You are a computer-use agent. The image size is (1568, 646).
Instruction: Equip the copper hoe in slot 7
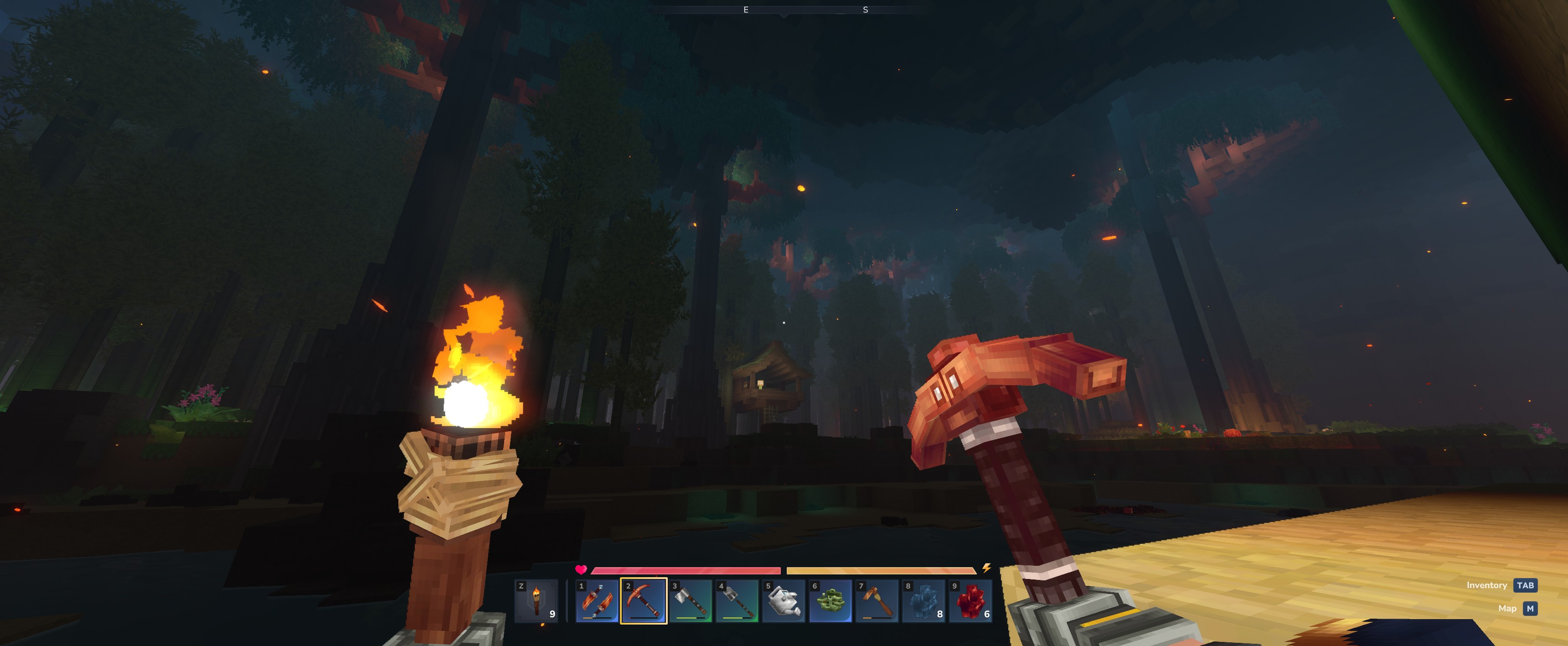(877, 601)
